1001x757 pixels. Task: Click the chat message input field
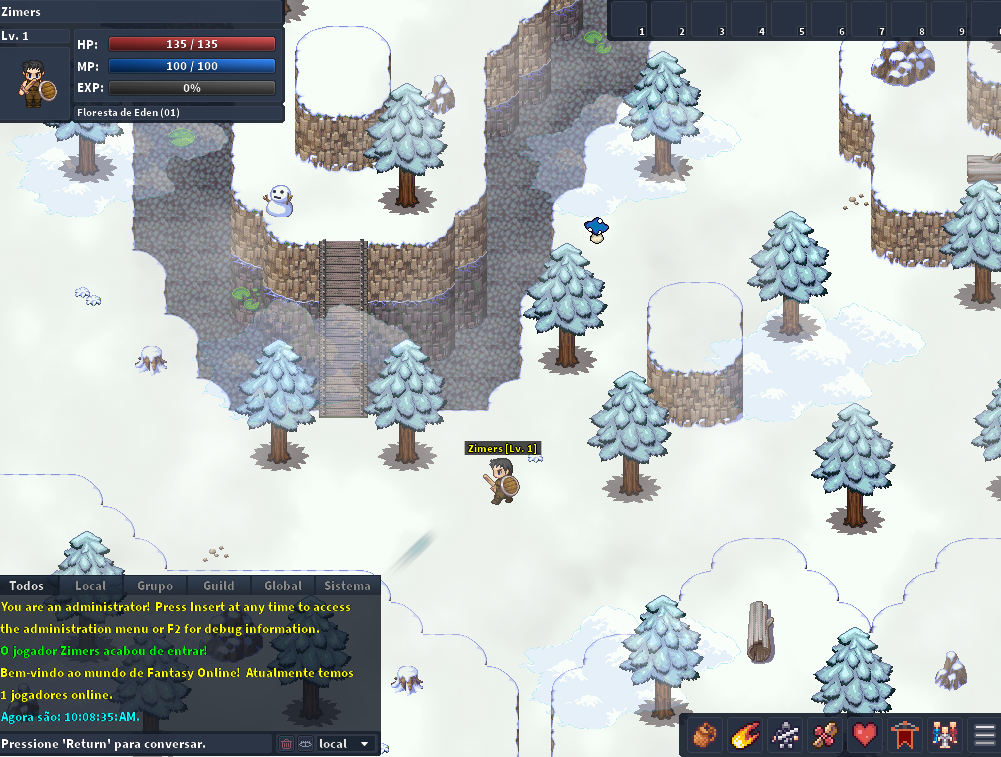pyautogui.click(x=136, y=744)
